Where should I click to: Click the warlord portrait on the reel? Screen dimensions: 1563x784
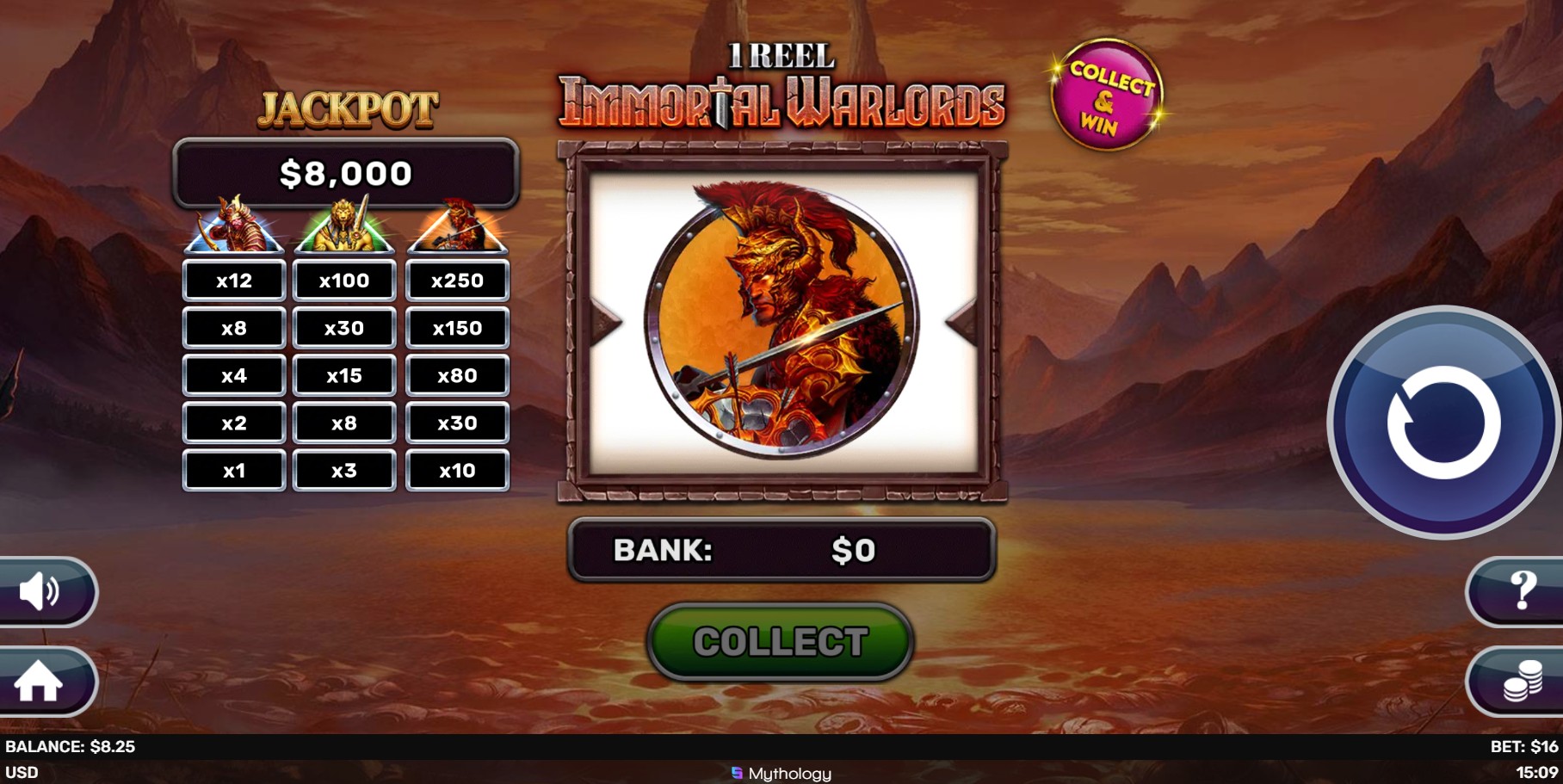pos(781,327)
